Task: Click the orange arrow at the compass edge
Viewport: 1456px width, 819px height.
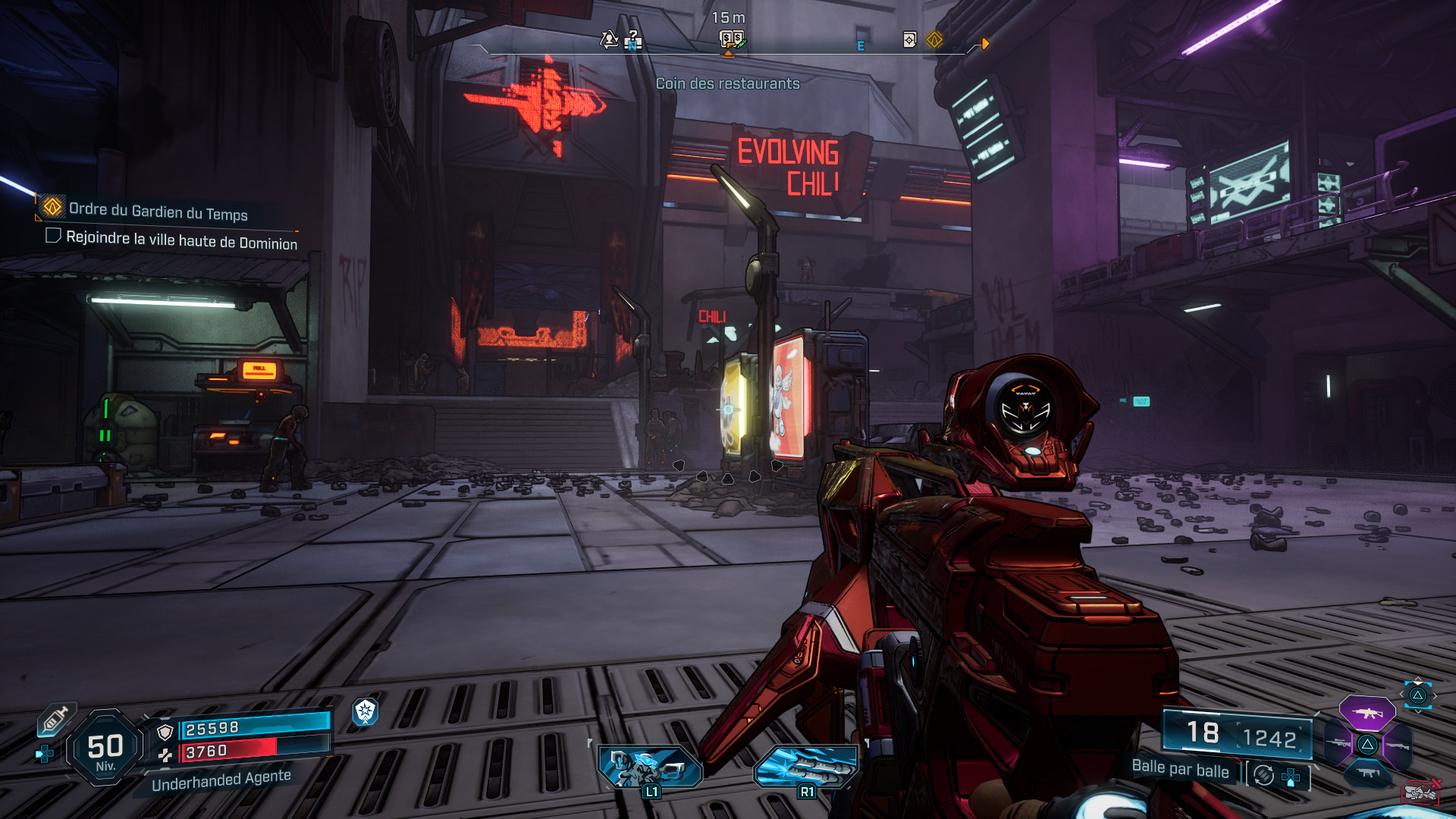Action: [985, 44]
